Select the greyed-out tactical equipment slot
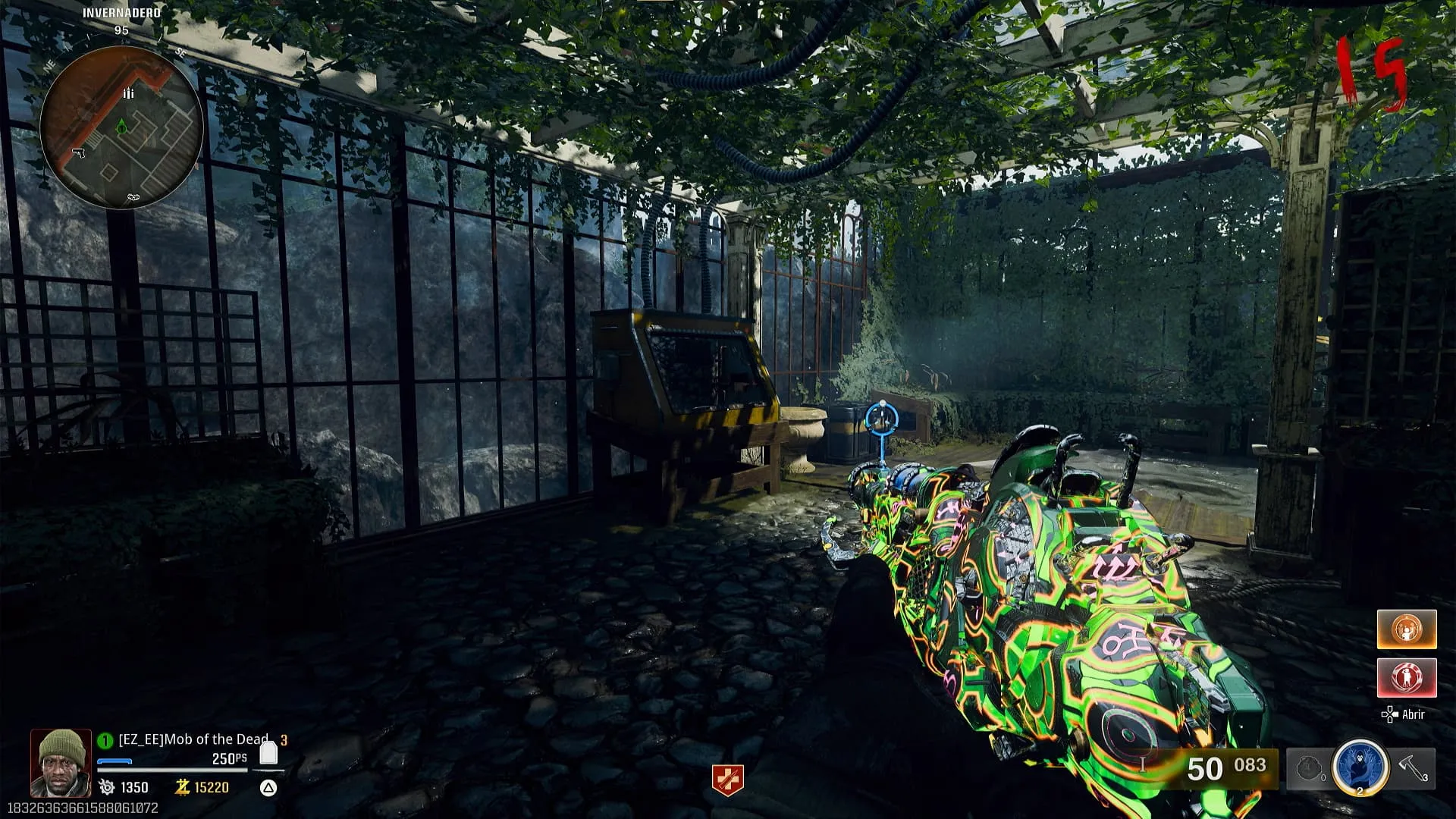 coord(1310,769)
